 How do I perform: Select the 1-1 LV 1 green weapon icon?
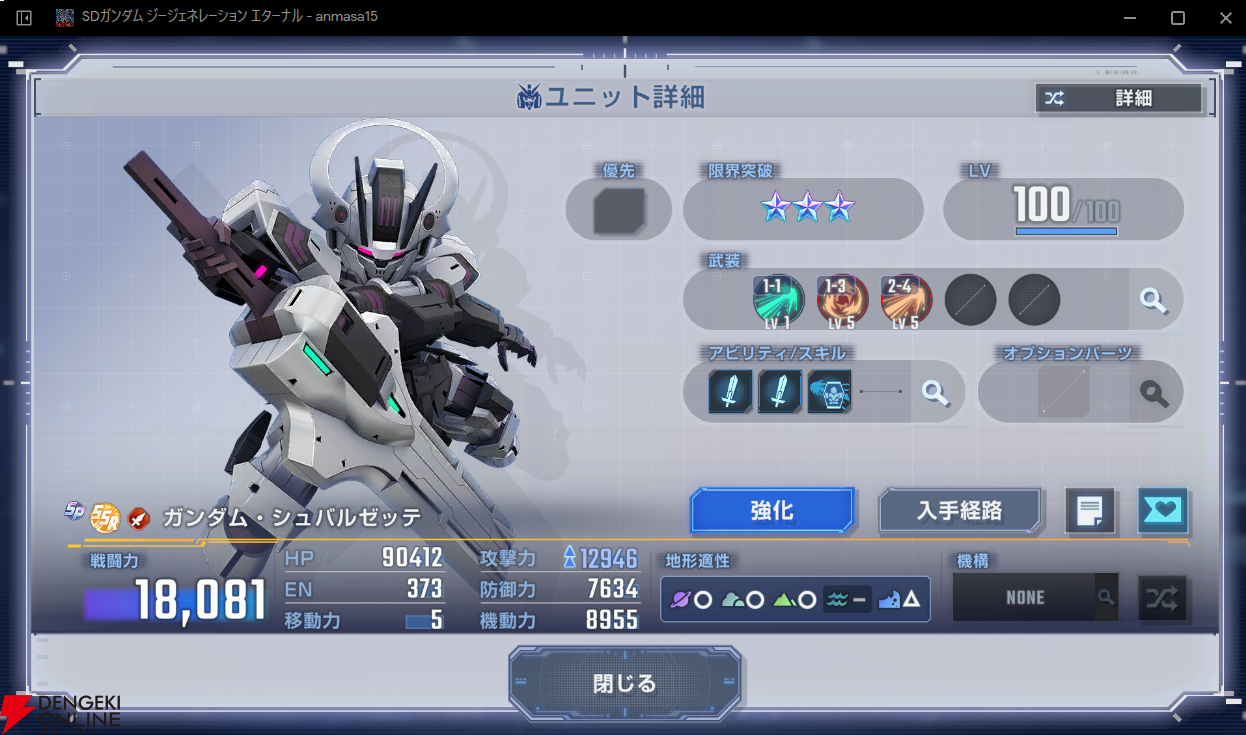(x=778, y=299)
